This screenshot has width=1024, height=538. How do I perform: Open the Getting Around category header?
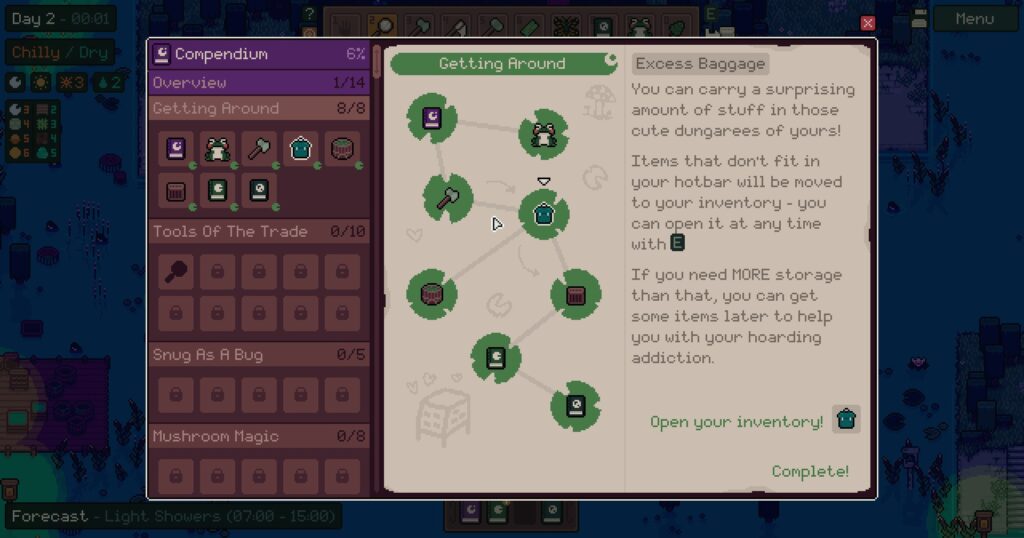259,108
